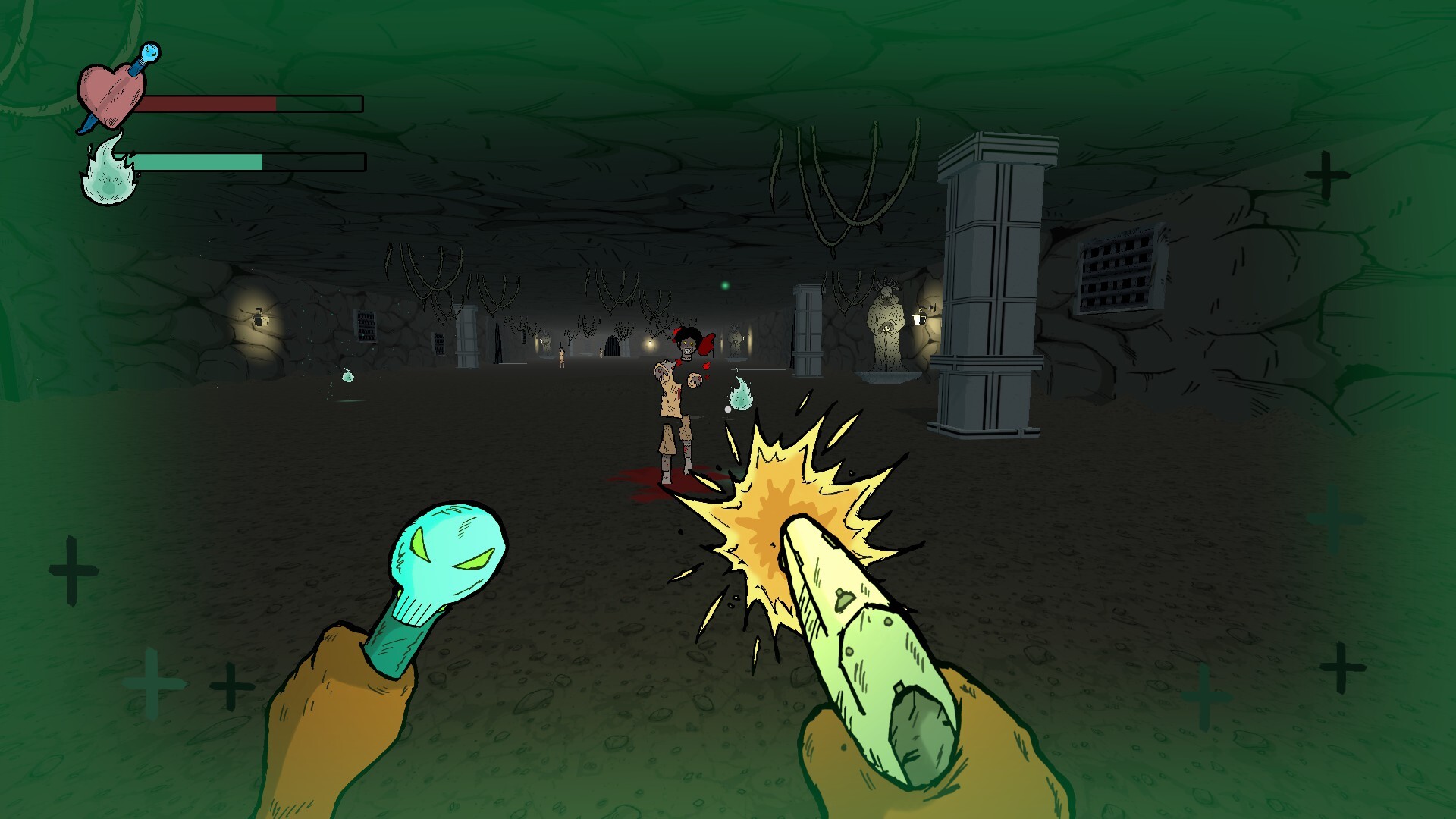This screenshot has height=819, width=1456.
Task: Click the zombie enemy with red hair bow
Action: [679, 379]
